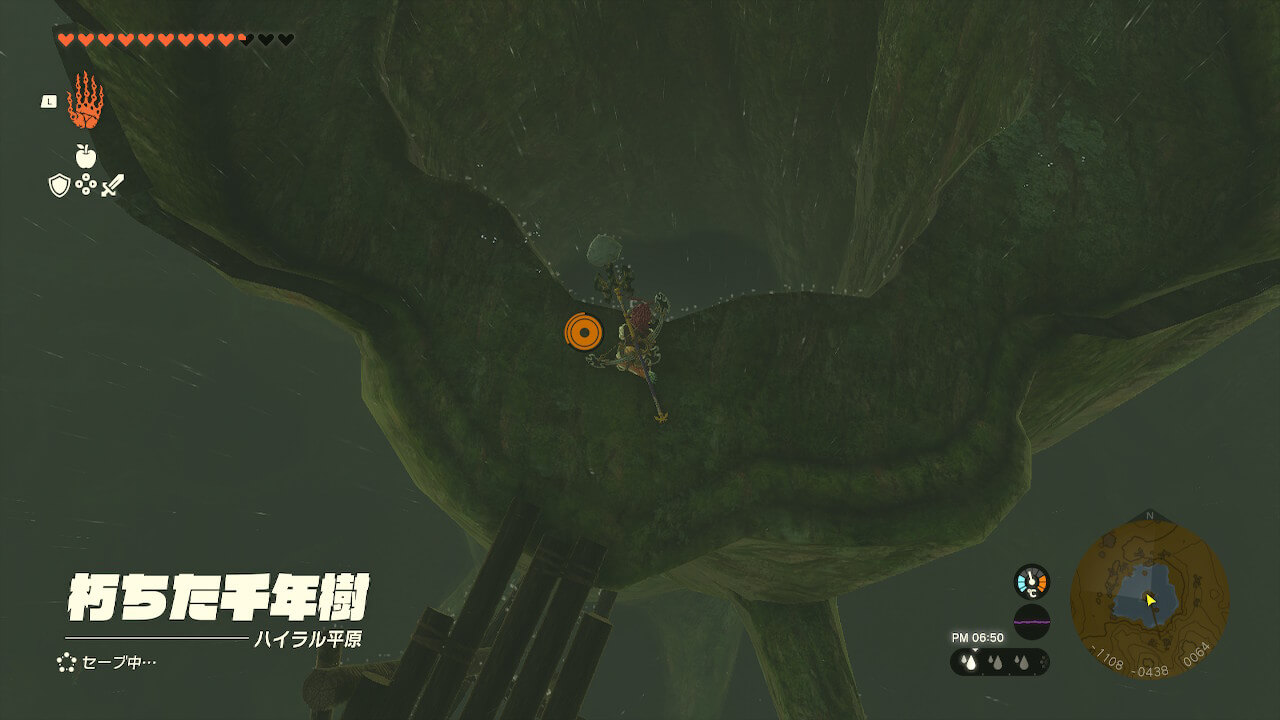Open the circular minimap
1280x720 pixels.
coord(1149,599)
